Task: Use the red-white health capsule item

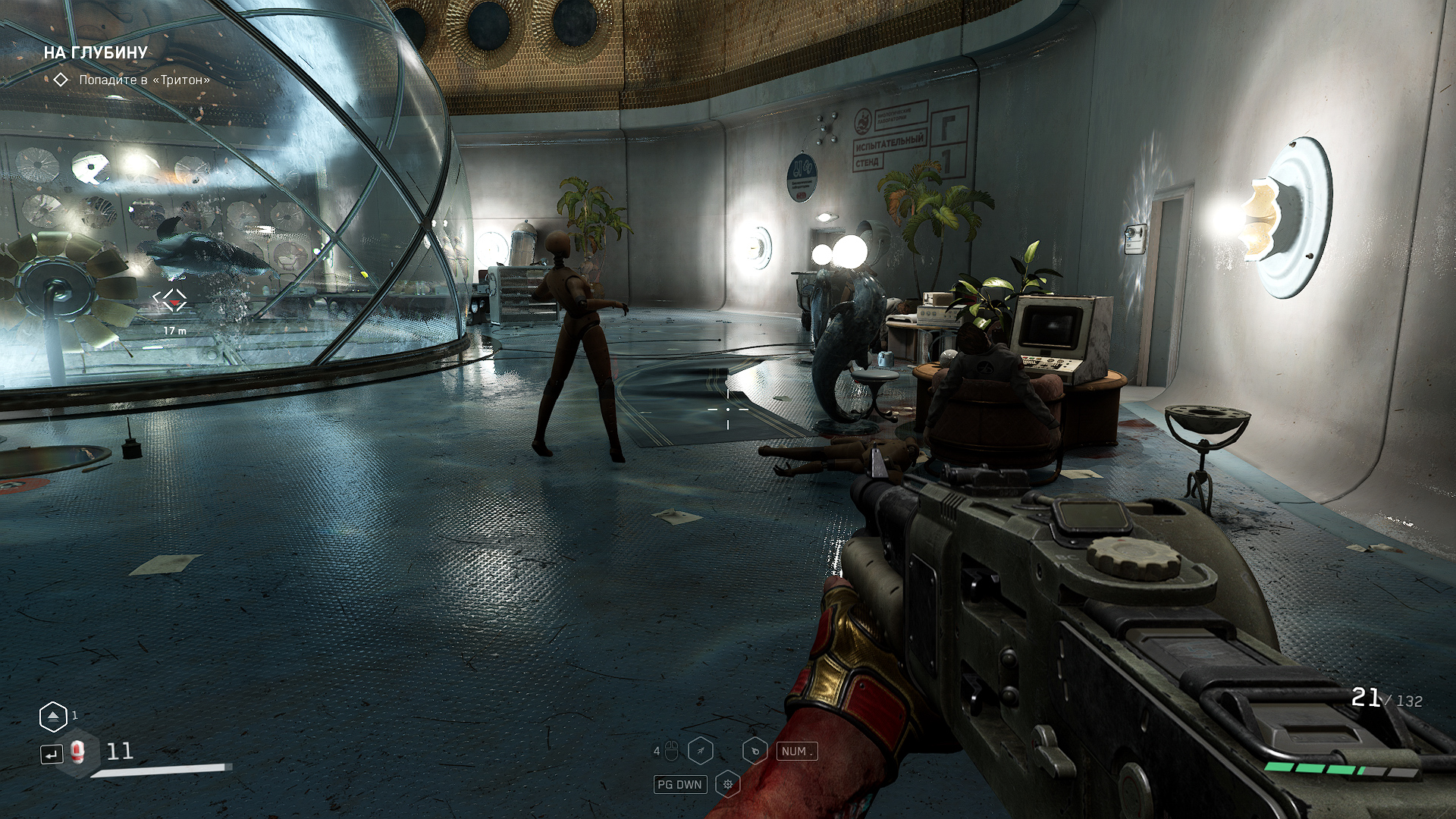Action: pos(77,752)
